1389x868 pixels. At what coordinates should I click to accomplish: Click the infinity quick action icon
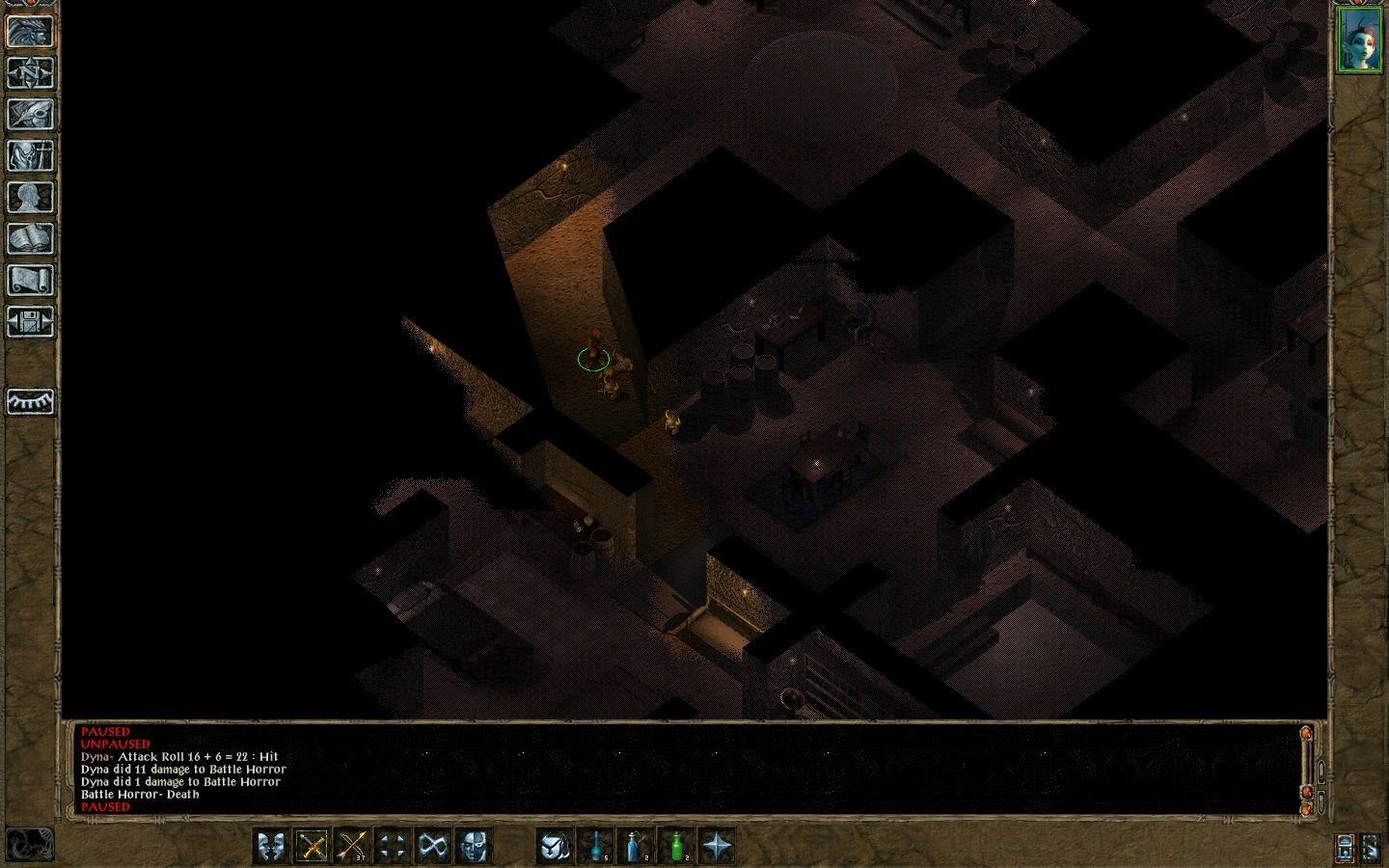coord(432,847)
